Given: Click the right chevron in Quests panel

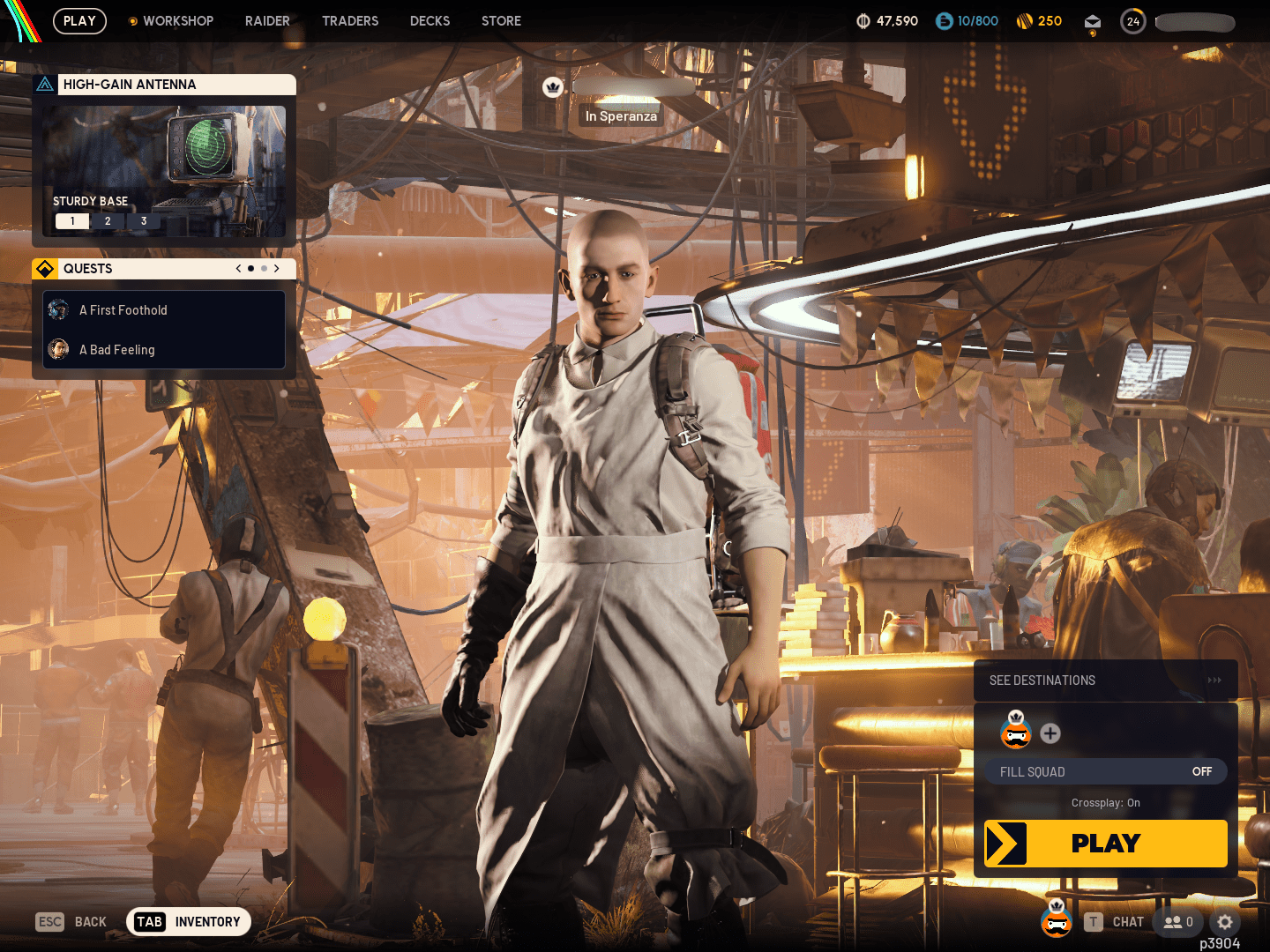Looking at the screenshot, I should click(276, 269).
